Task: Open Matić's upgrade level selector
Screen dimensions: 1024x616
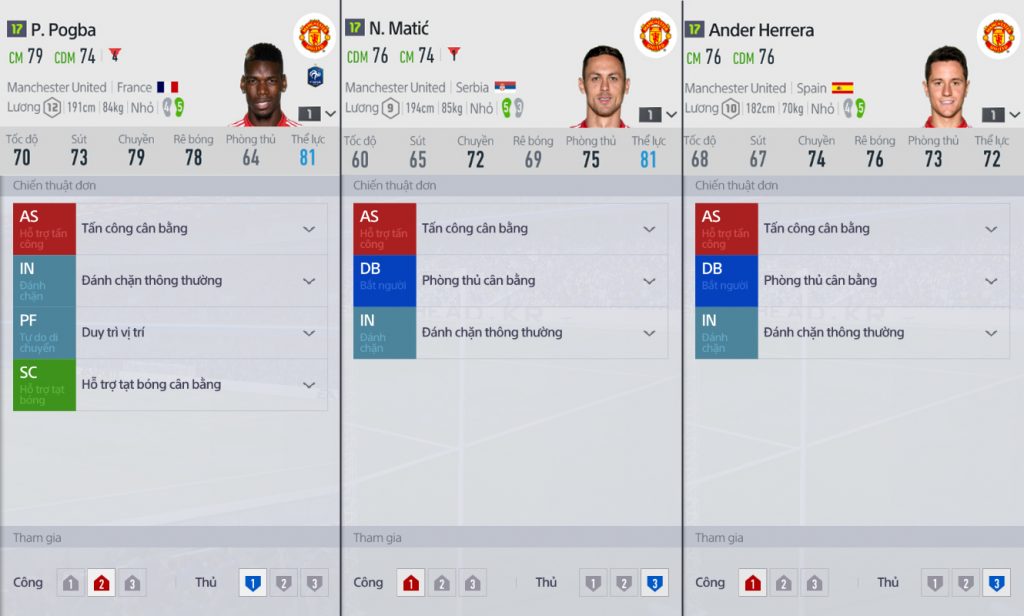Action: click(x=660, y=114)
